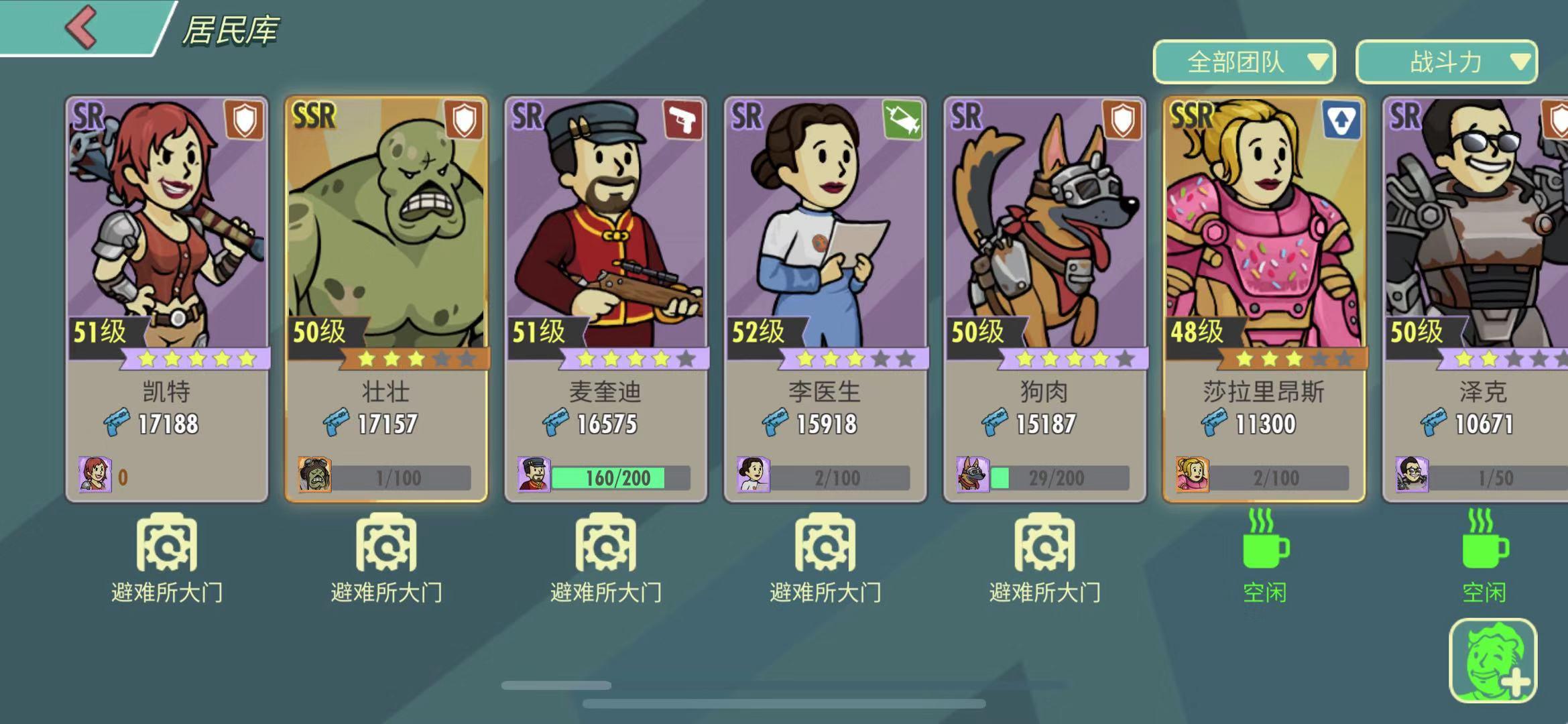This screenshot has width=1568, height=724.
Task: Click 狗肉's 避难所大门 gear icon
Action: click(1044, 543)
